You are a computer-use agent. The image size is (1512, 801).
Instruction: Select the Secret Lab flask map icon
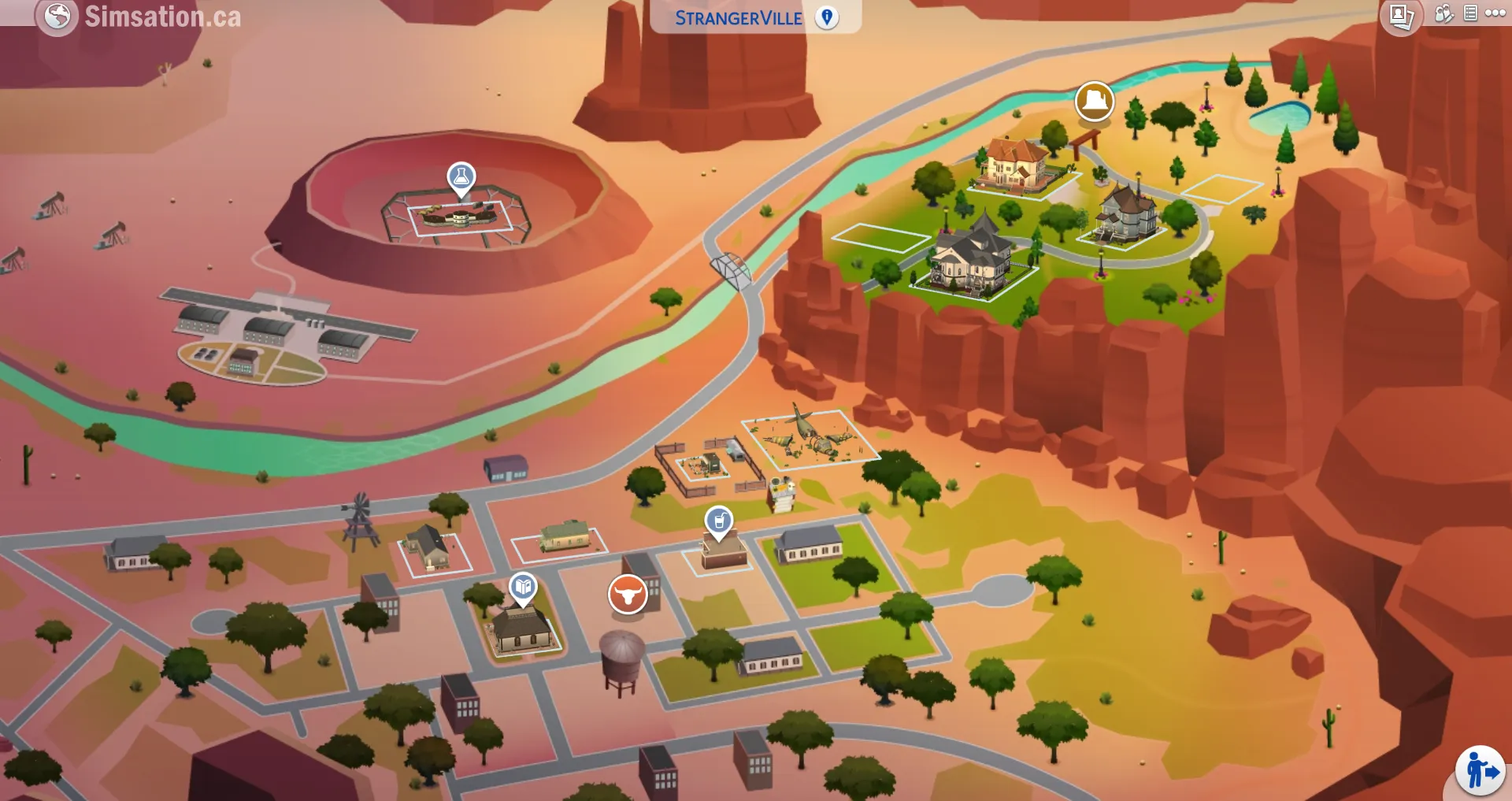click(460, 176)
